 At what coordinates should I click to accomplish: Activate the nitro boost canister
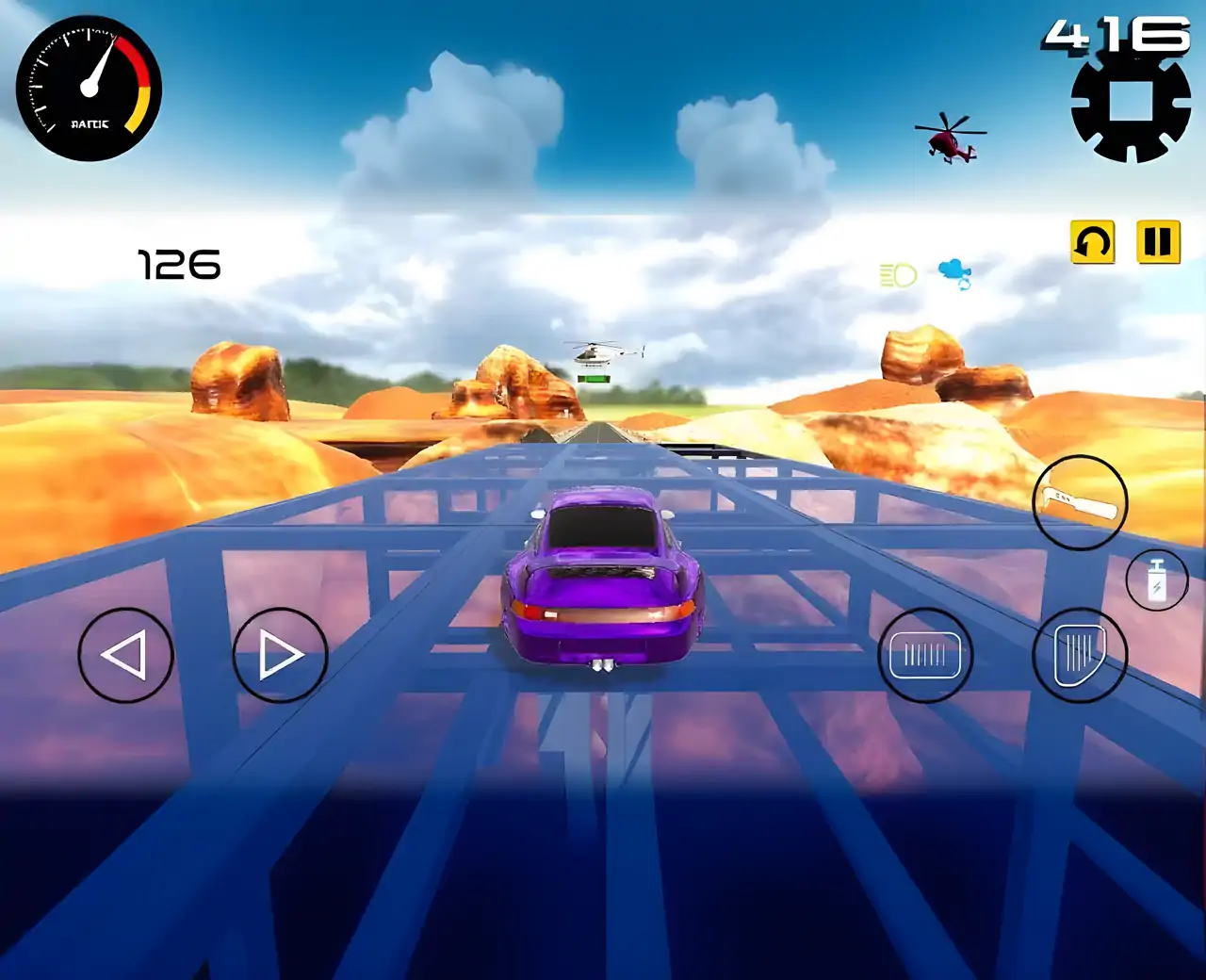[1157, 580]
